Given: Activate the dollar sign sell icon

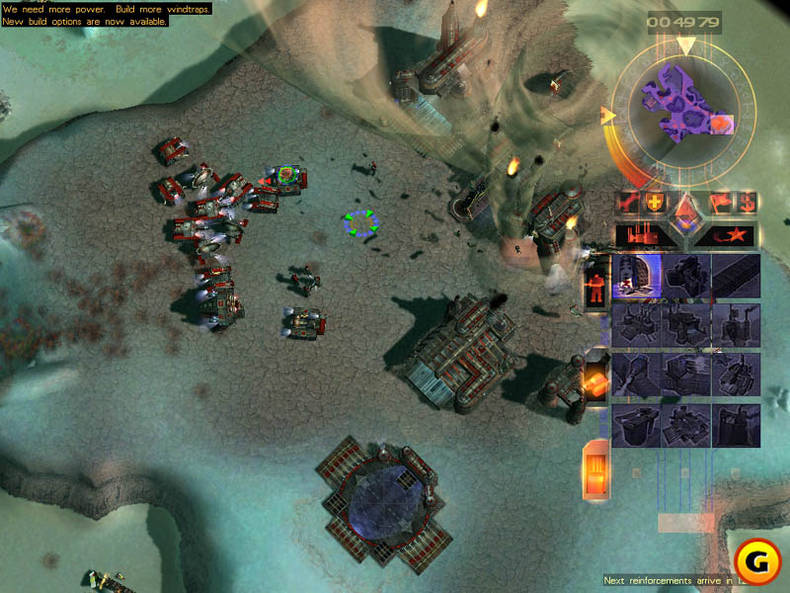Looking at the screenshot, I should [x=745, y=203].
